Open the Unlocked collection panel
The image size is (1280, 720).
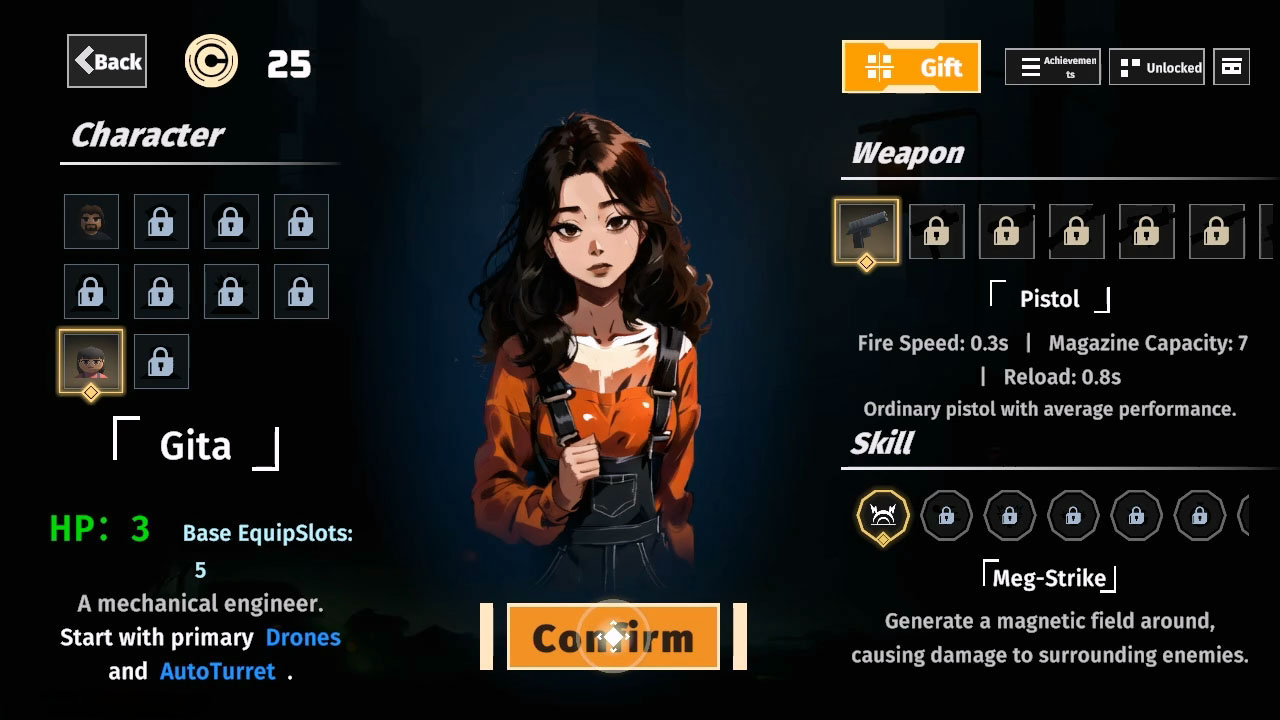pyautogui.click(x=1157, y=66)
